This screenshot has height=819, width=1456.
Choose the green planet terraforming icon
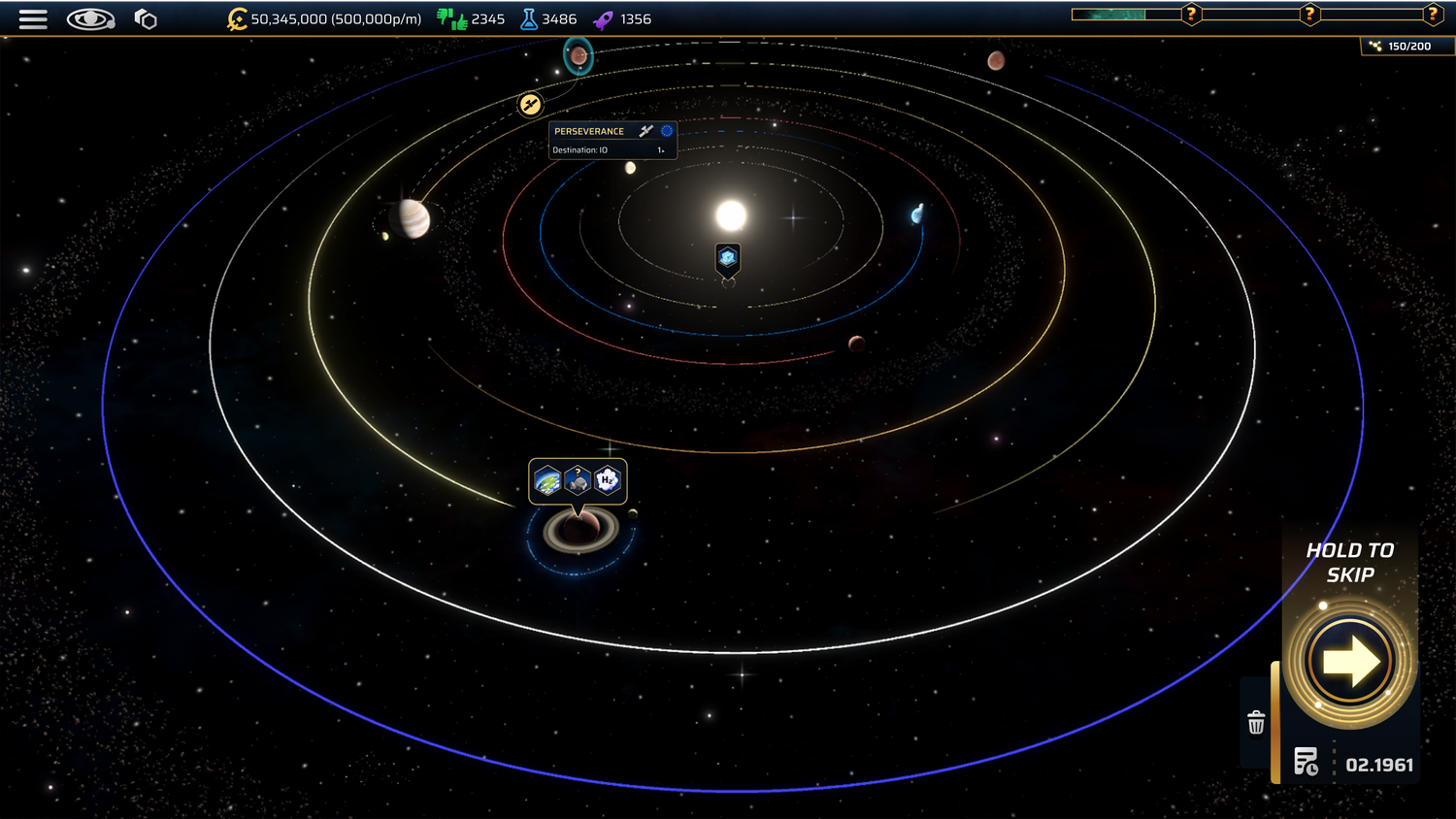[x=547, y=480]
